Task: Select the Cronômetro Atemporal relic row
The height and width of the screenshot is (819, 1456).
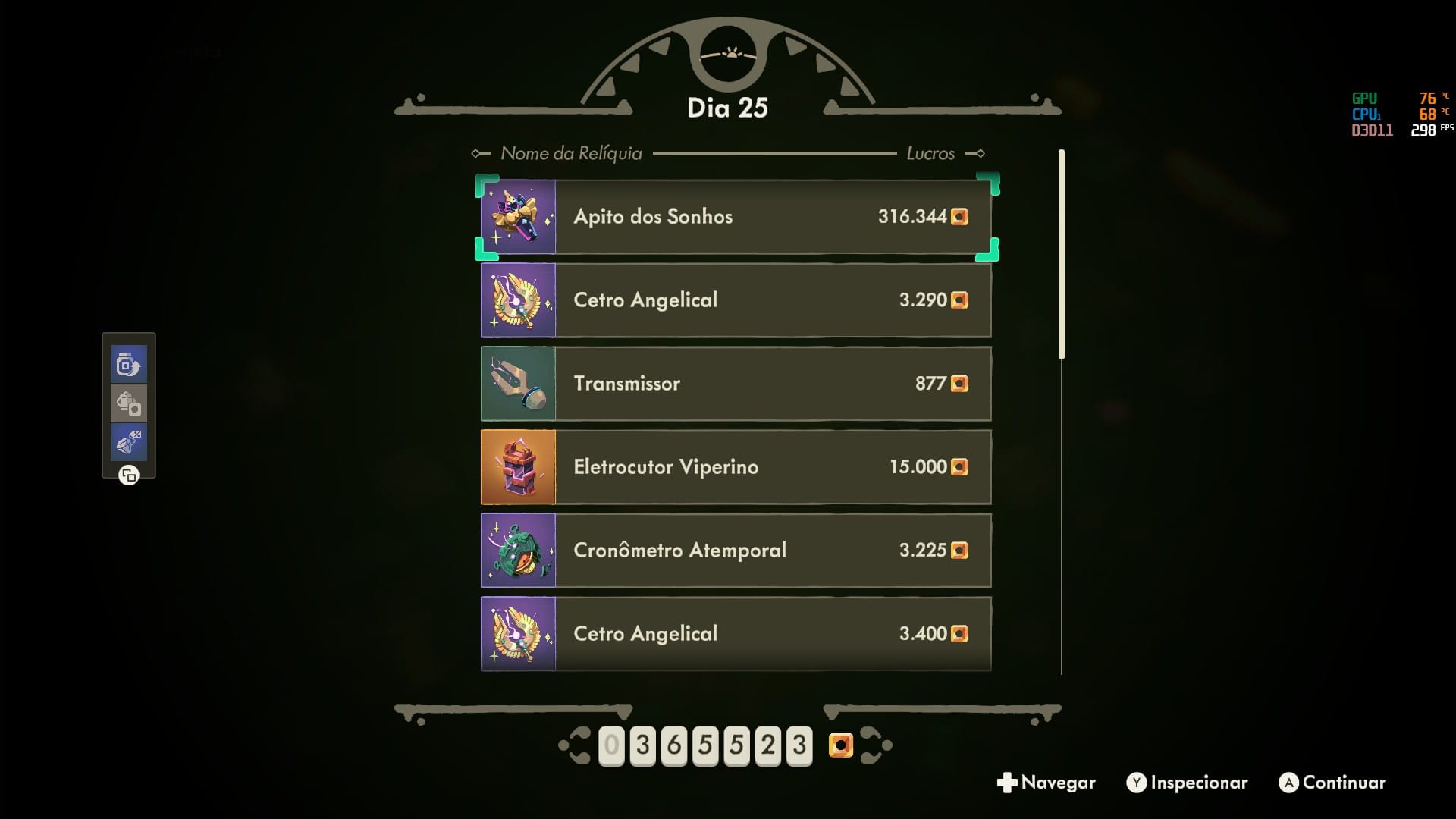Action: (x=736, y=551)
